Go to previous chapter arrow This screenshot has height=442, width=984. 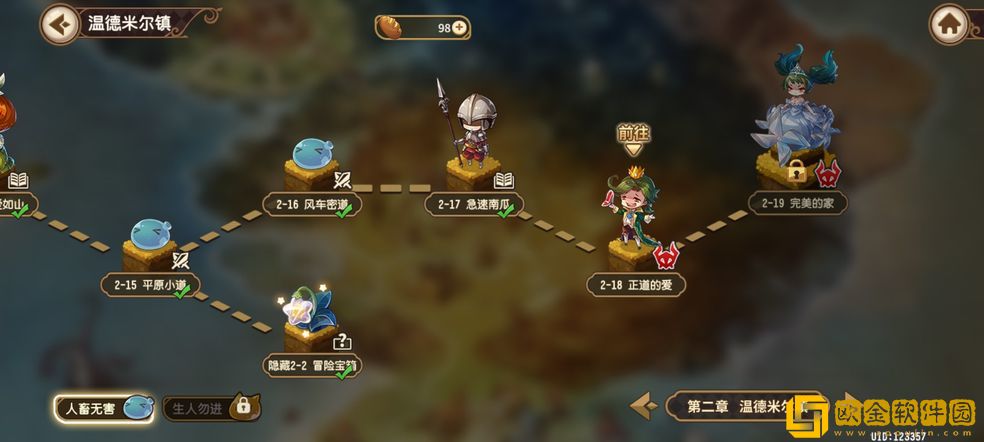click(x=644, y=406)
